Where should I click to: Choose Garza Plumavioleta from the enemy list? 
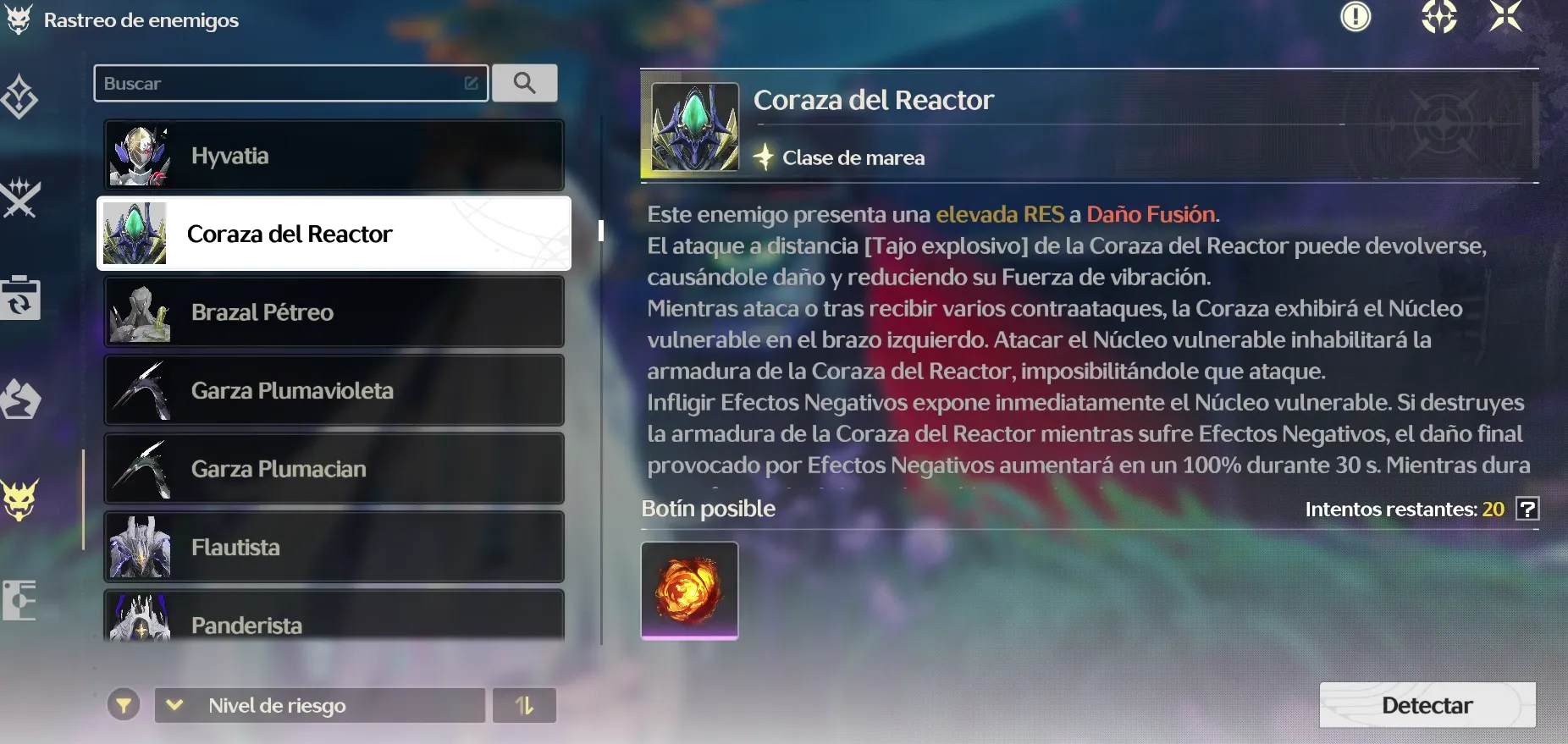pyautogui.click(x=334, y=390)
